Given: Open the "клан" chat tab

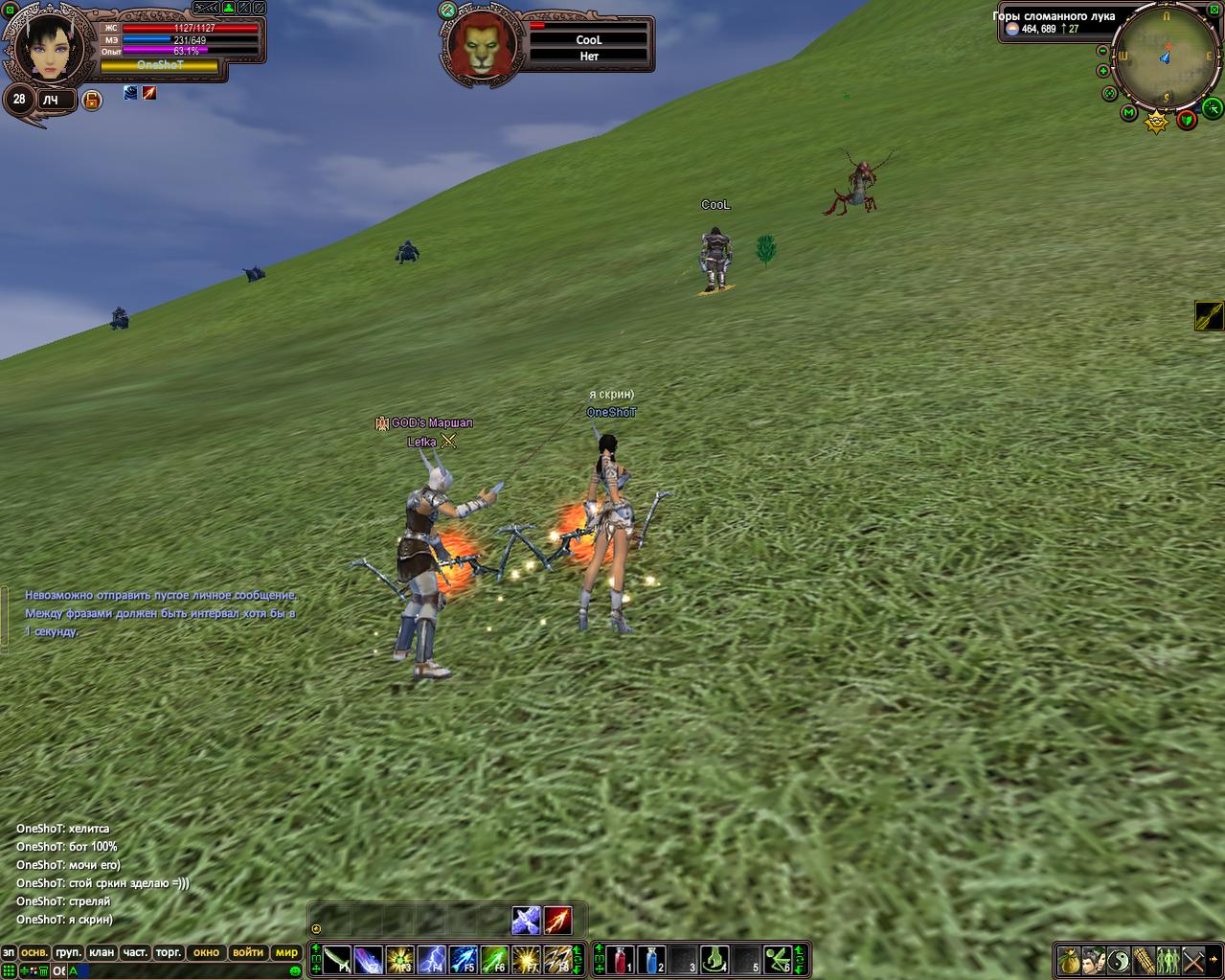Looking at the screenshot, I should [x=101, y=952].
